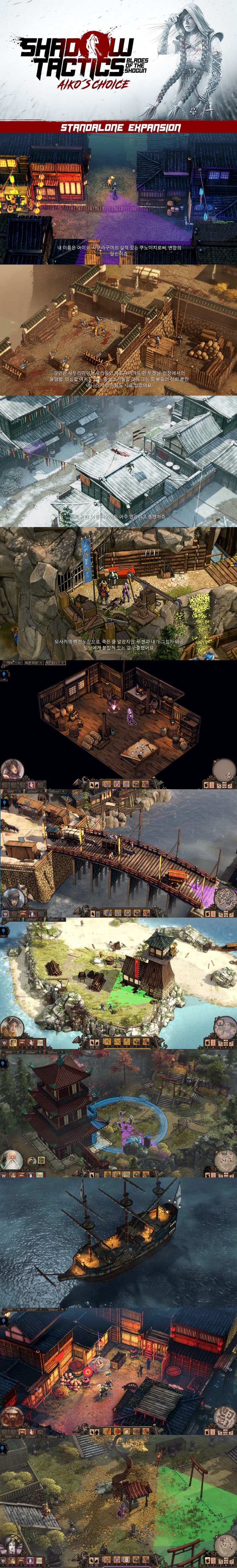This screenshot has height=1568, width=237.
Task: Open the minimap in the island scene
Action: [x=224, y=1027]
